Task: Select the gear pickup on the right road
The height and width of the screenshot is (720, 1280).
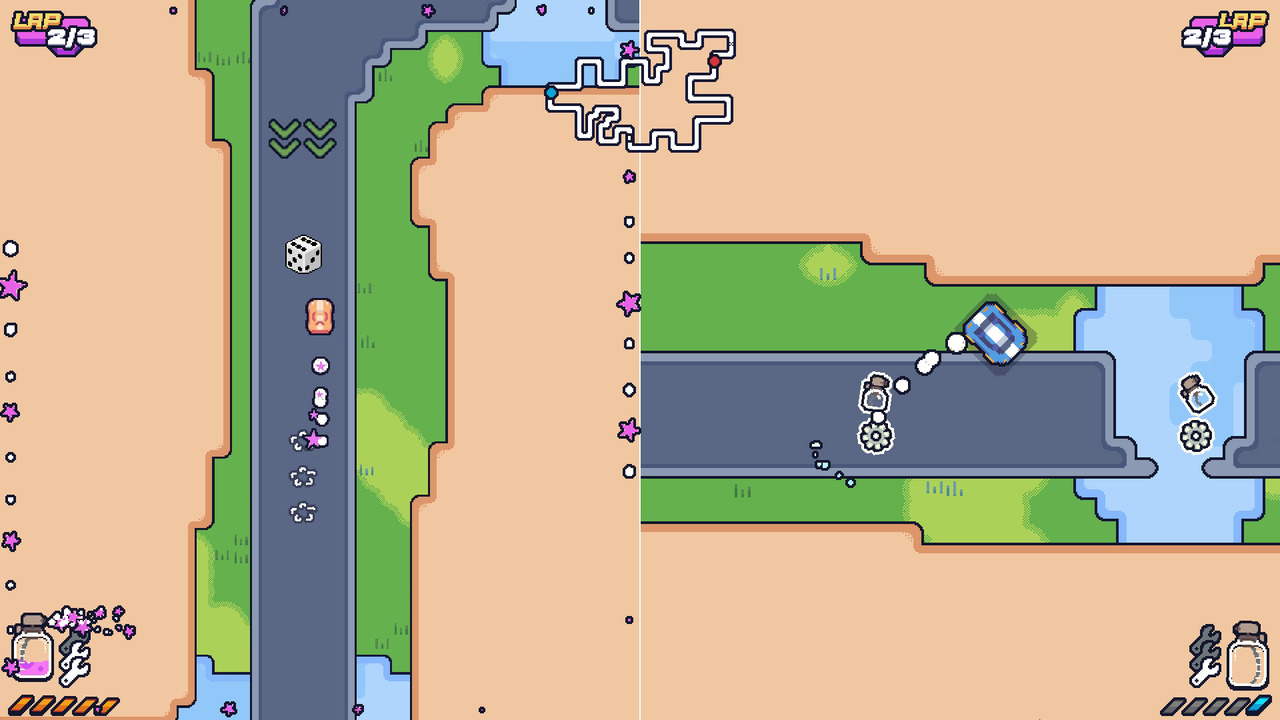Action: pos(875,435)
